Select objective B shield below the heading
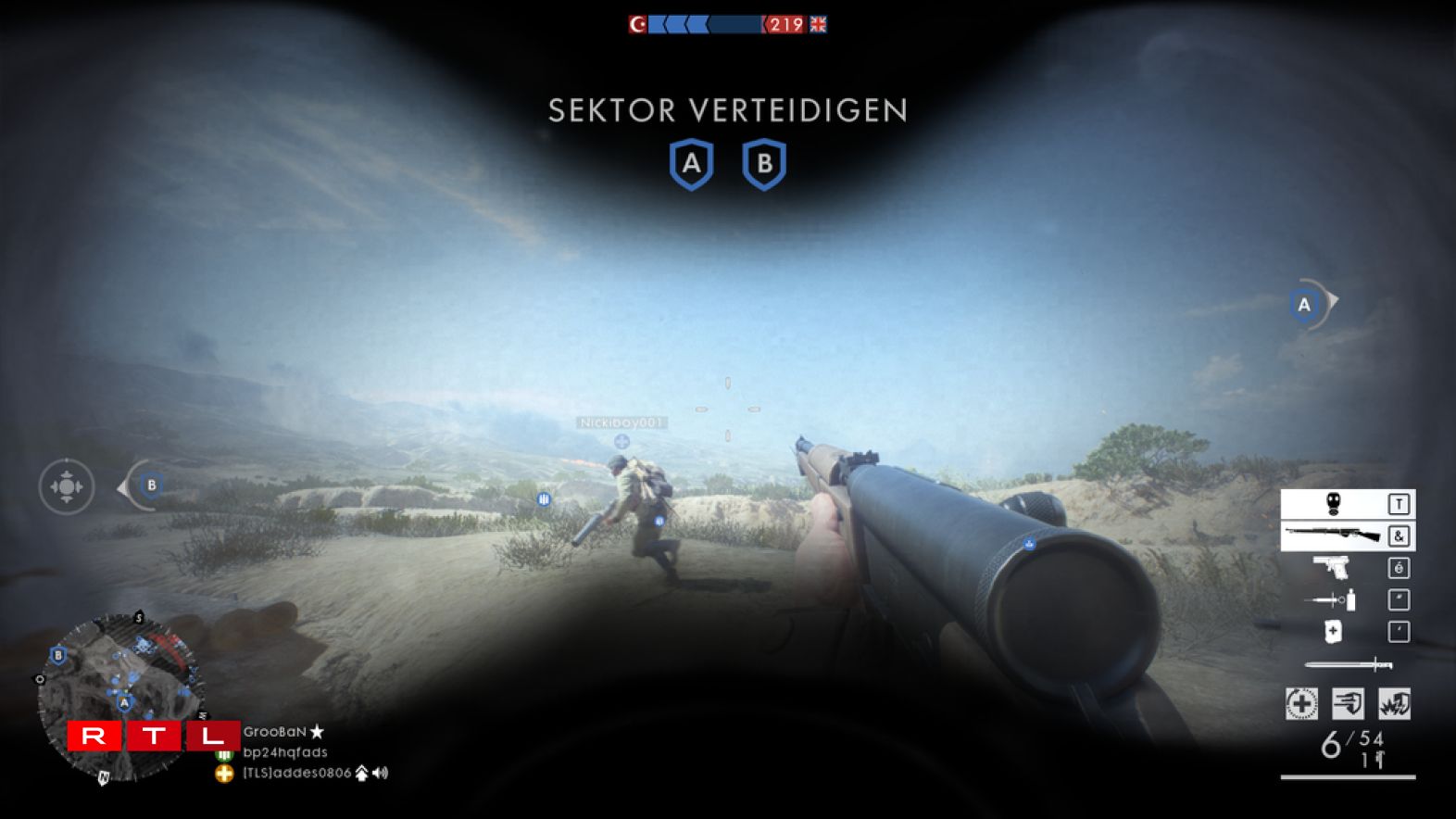The width and height of the screenshot is (1456, 819). point(764,165)
